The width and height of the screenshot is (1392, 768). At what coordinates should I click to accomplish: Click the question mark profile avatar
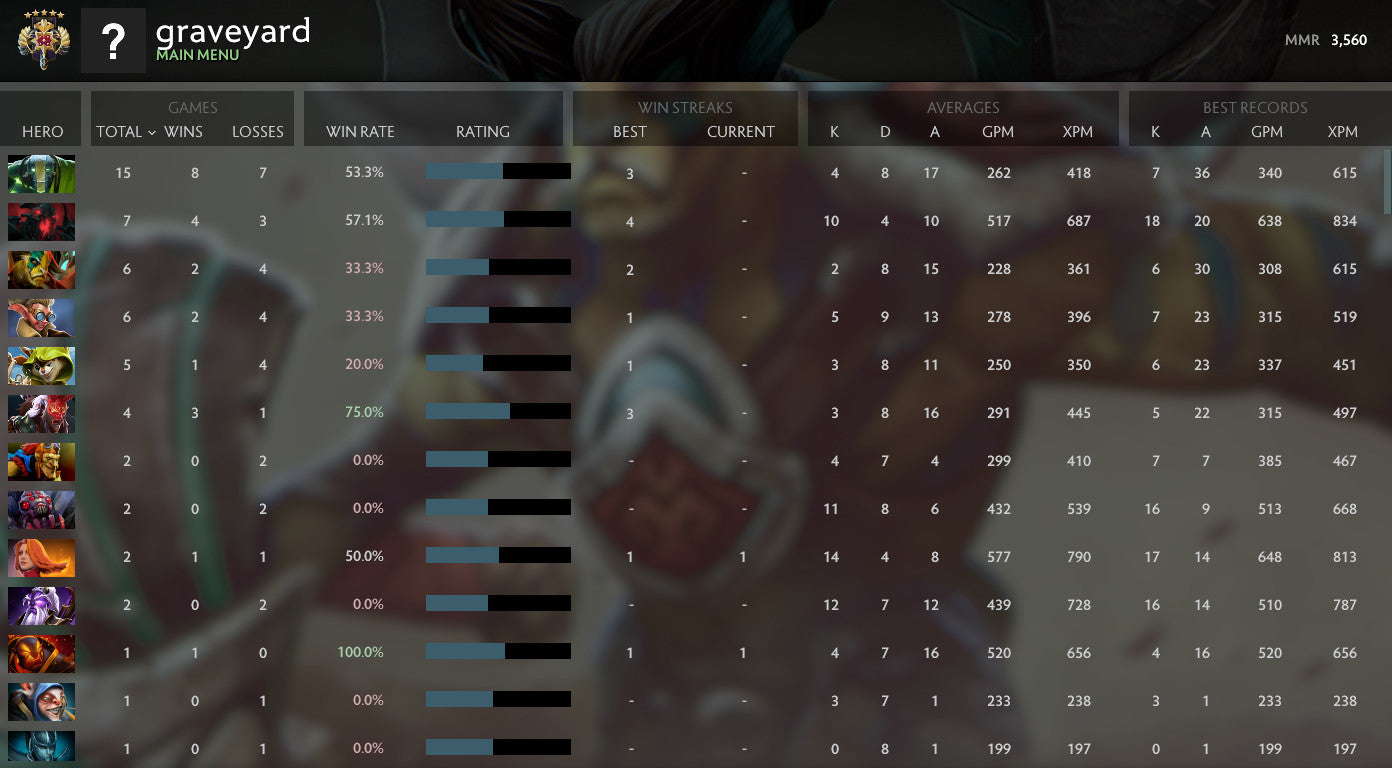tap(113, 41)
